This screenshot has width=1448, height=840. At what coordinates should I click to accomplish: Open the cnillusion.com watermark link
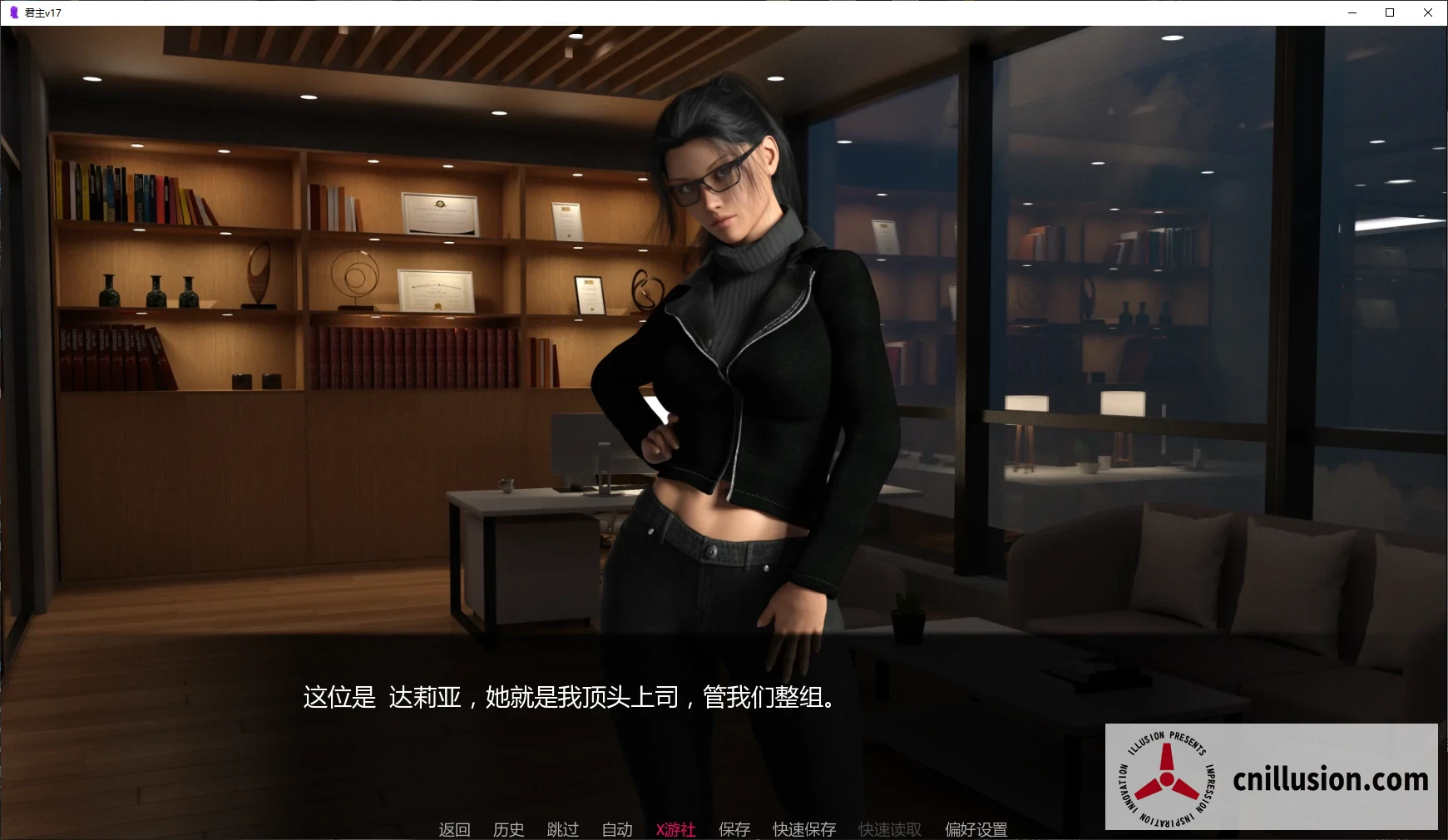pyautogui.click(x=1329, y=780)
